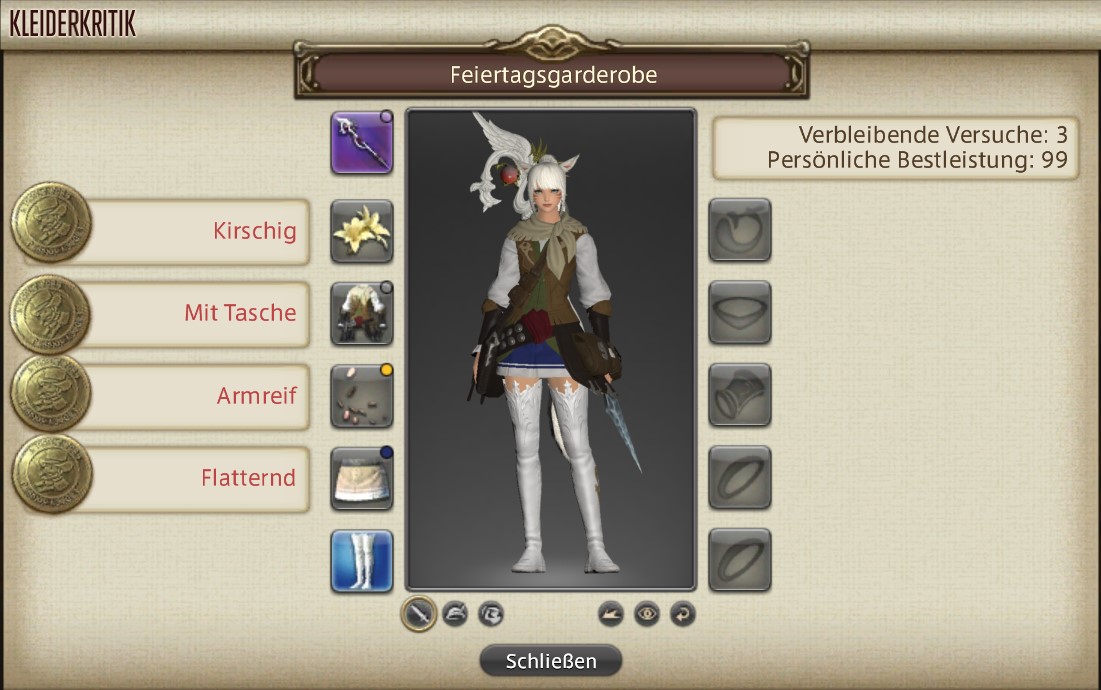Select the yellow lily head slot
The image size is (1101, 690).
pos(362,231)
